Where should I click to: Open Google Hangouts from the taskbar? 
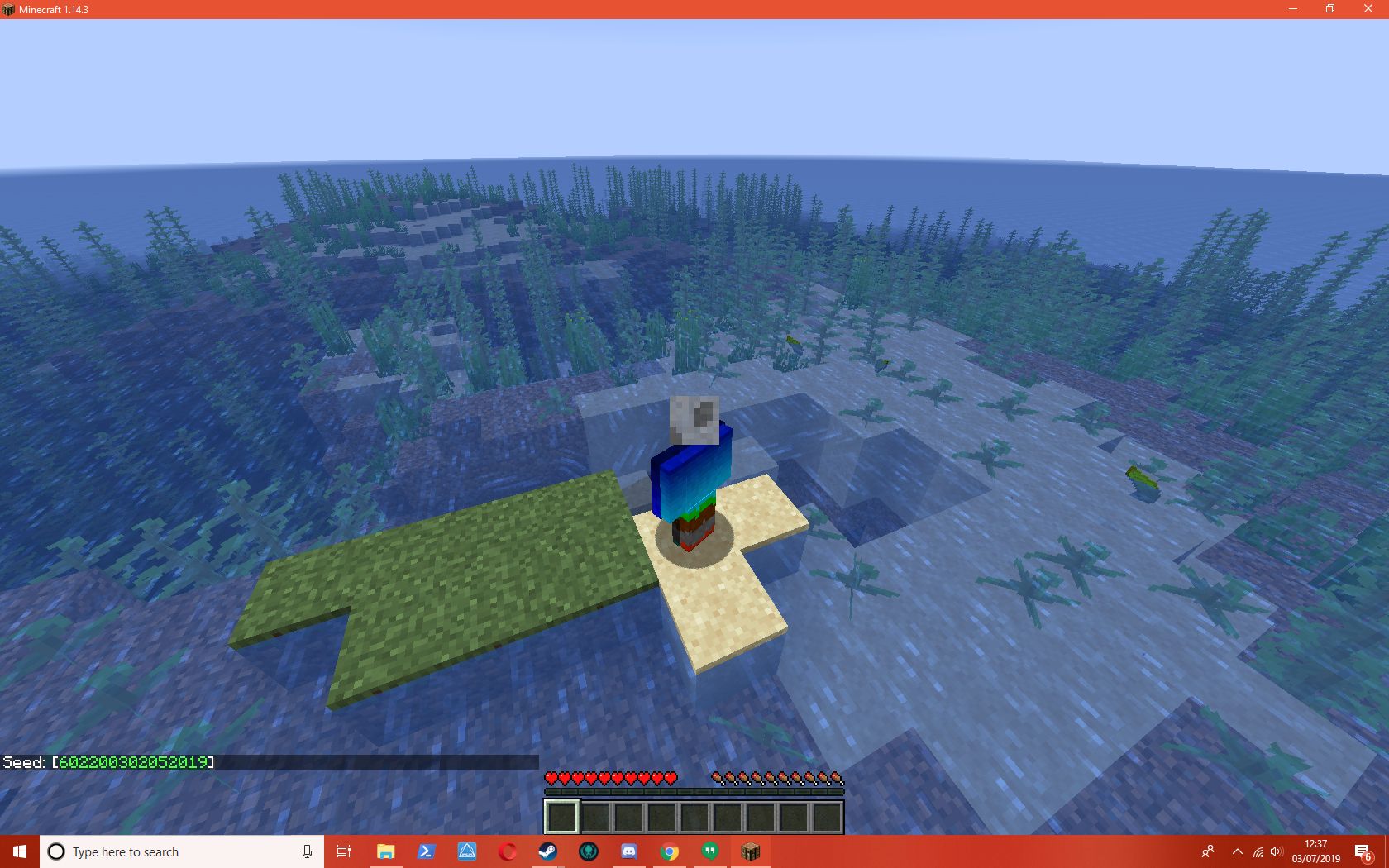click(709, 851)
